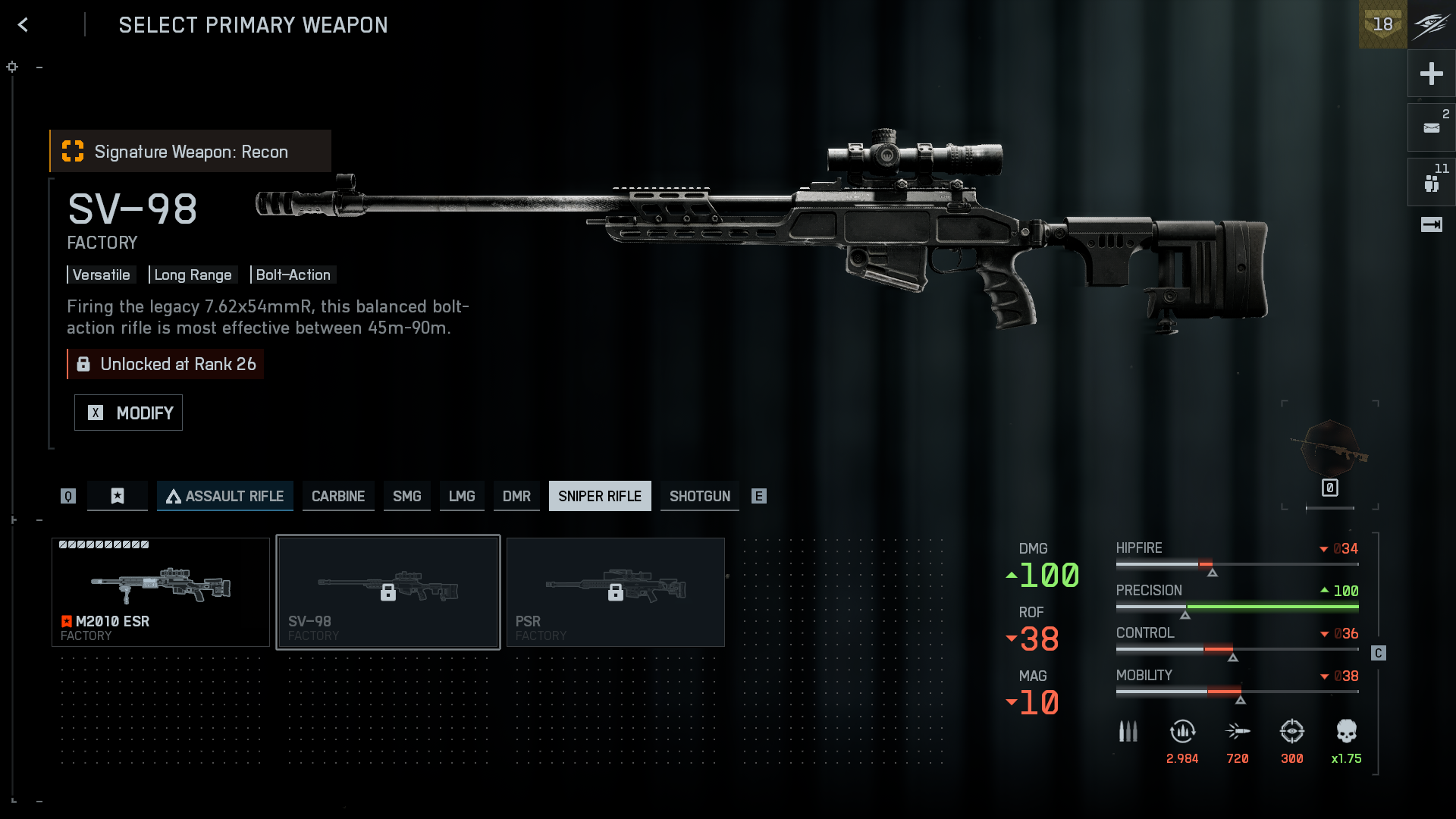1456x819 pixels.
Task: Click the plus icon in the sidebar
Action: (1431, 74)
